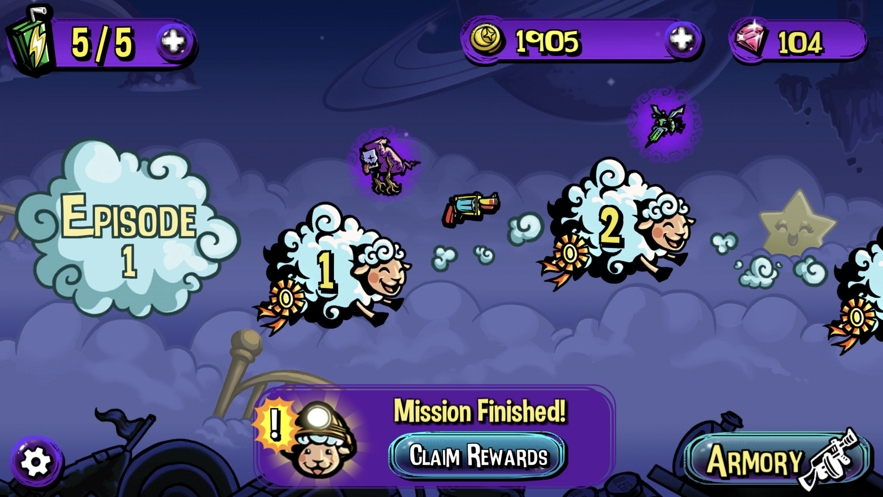Screen dimensions: 883x497
Task: Buy more gold coins with the plus button
Action: coord(682,40)
